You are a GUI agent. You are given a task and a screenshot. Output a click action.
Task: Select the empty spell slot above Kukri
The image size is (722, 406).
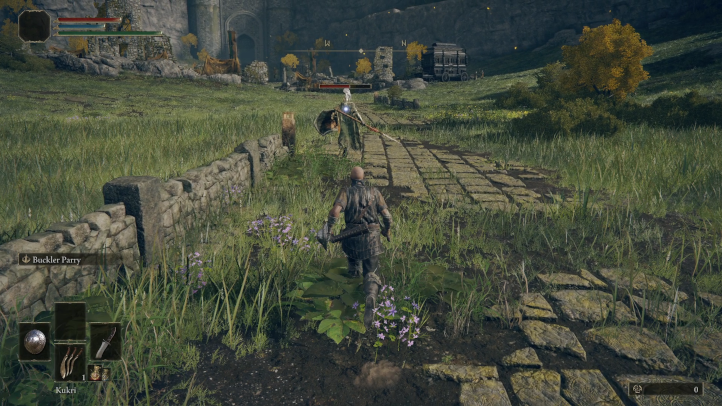(x=70, y=320)
